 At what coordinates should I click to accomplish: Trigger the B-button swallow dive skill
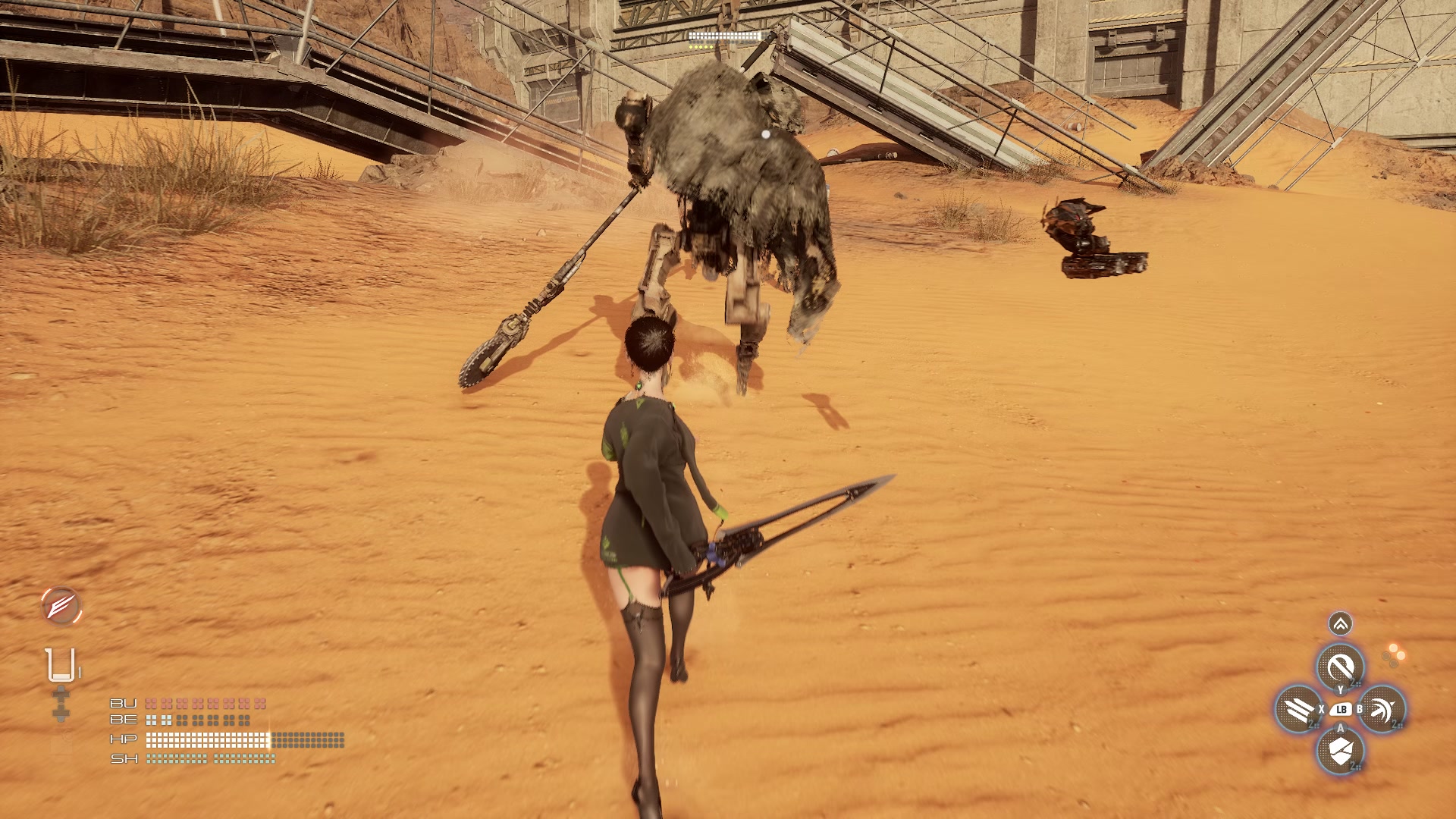click(1382, 710)
